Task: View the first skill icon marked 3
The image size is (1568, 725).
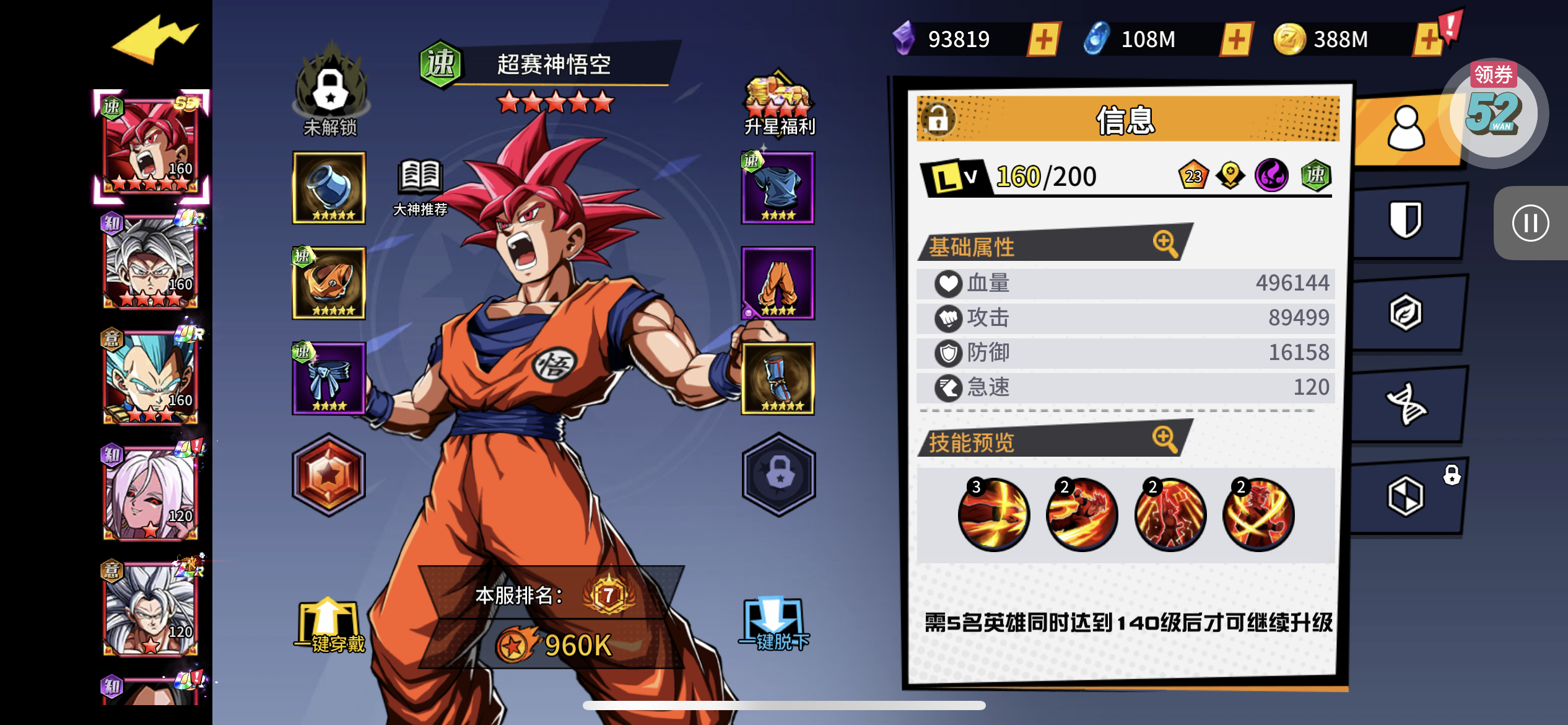Action: click(x=993, y=514)
